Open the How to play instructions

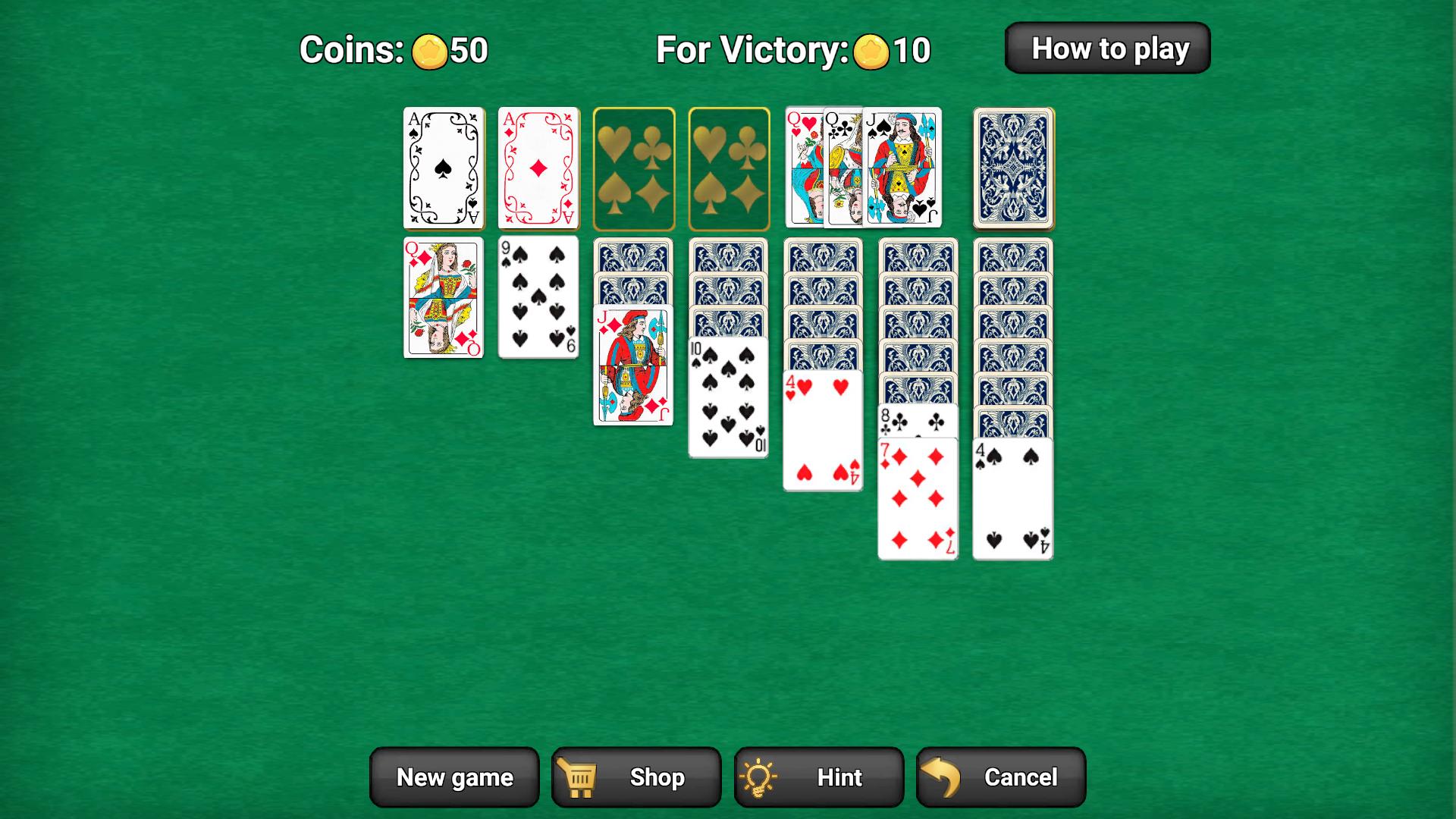[x=1108, y=48]
